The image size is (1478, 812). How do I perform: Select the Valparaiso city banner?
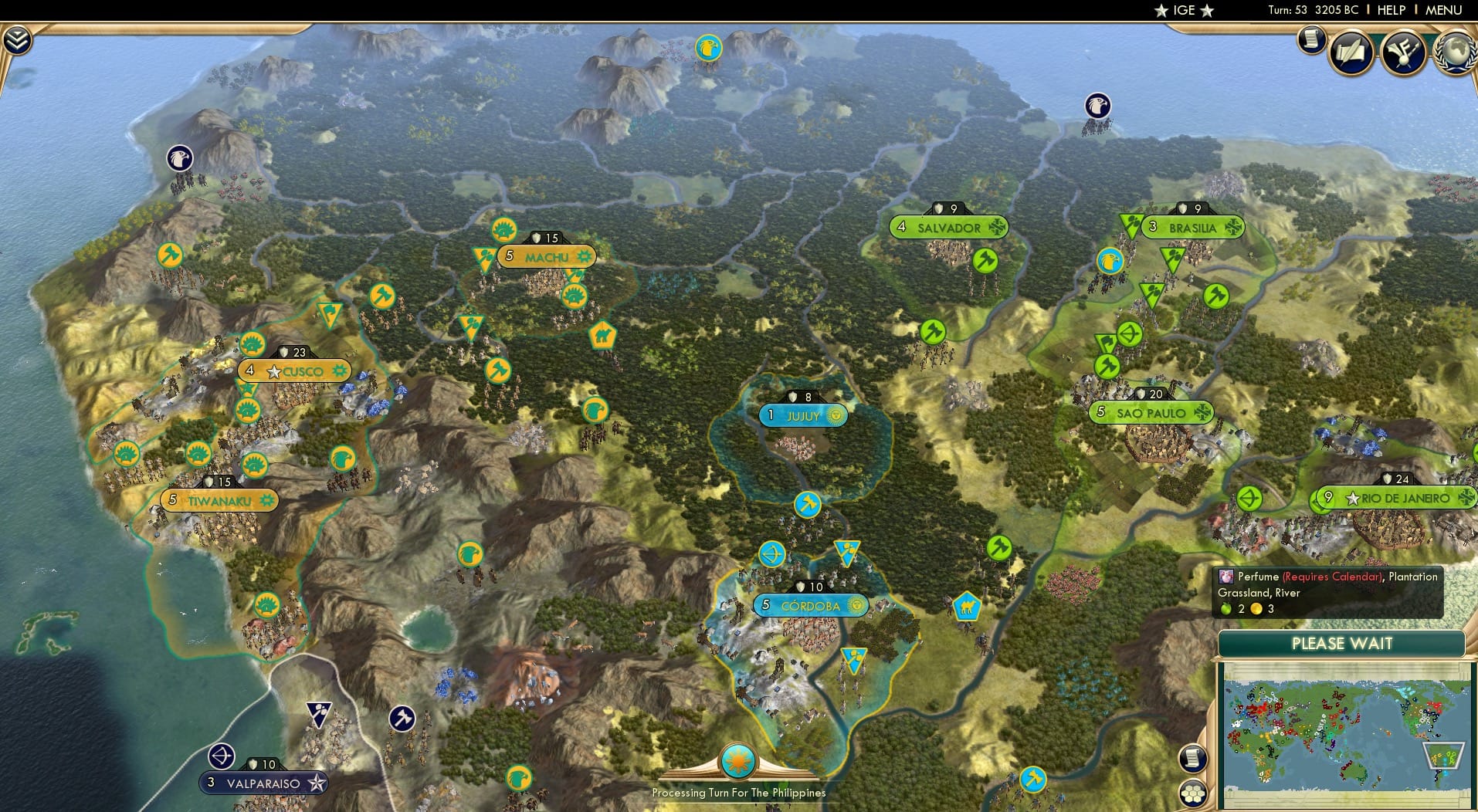[x=263, y=782]
